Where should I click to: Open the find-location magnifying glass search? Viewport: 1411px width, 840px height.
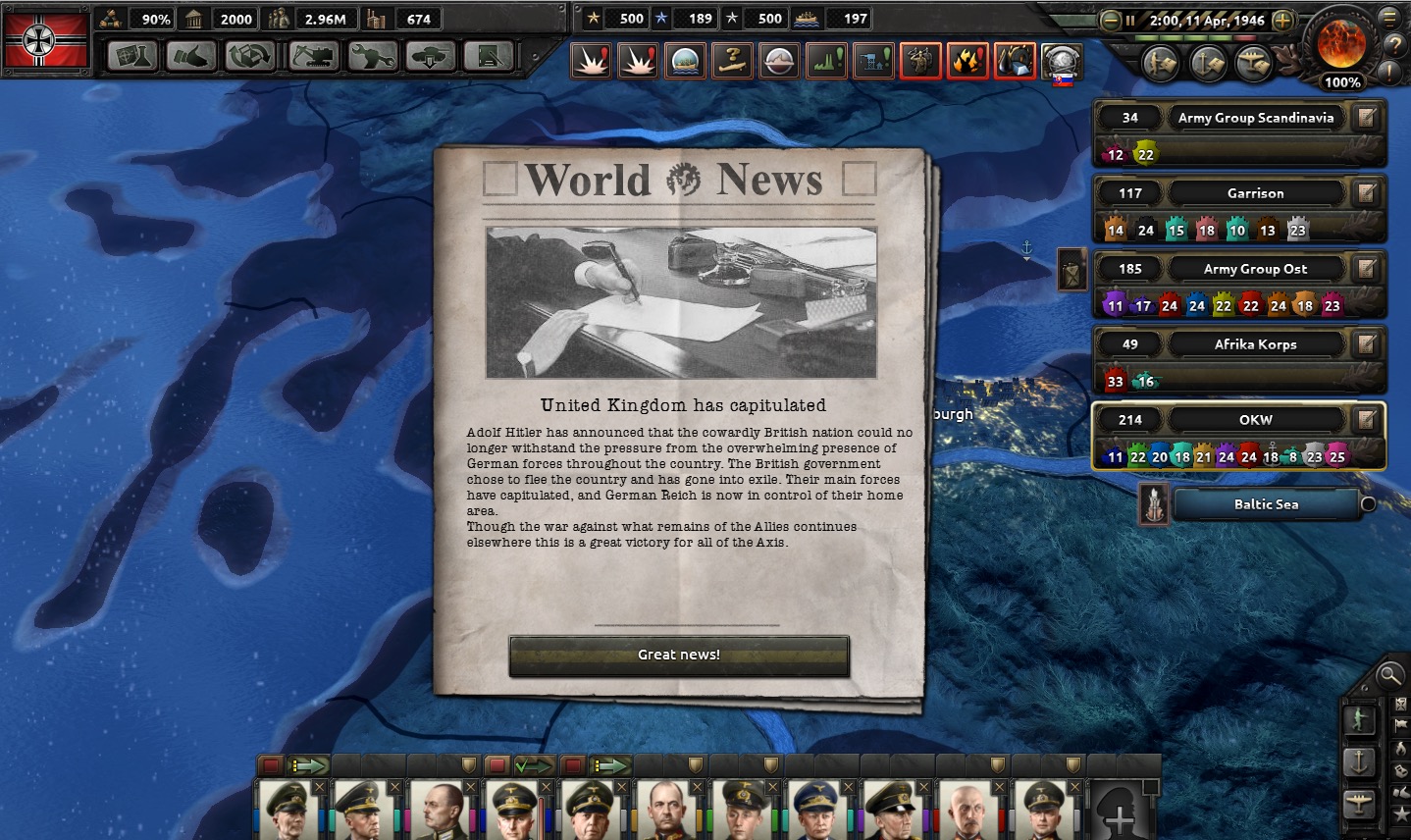[x=1388, y=675]
